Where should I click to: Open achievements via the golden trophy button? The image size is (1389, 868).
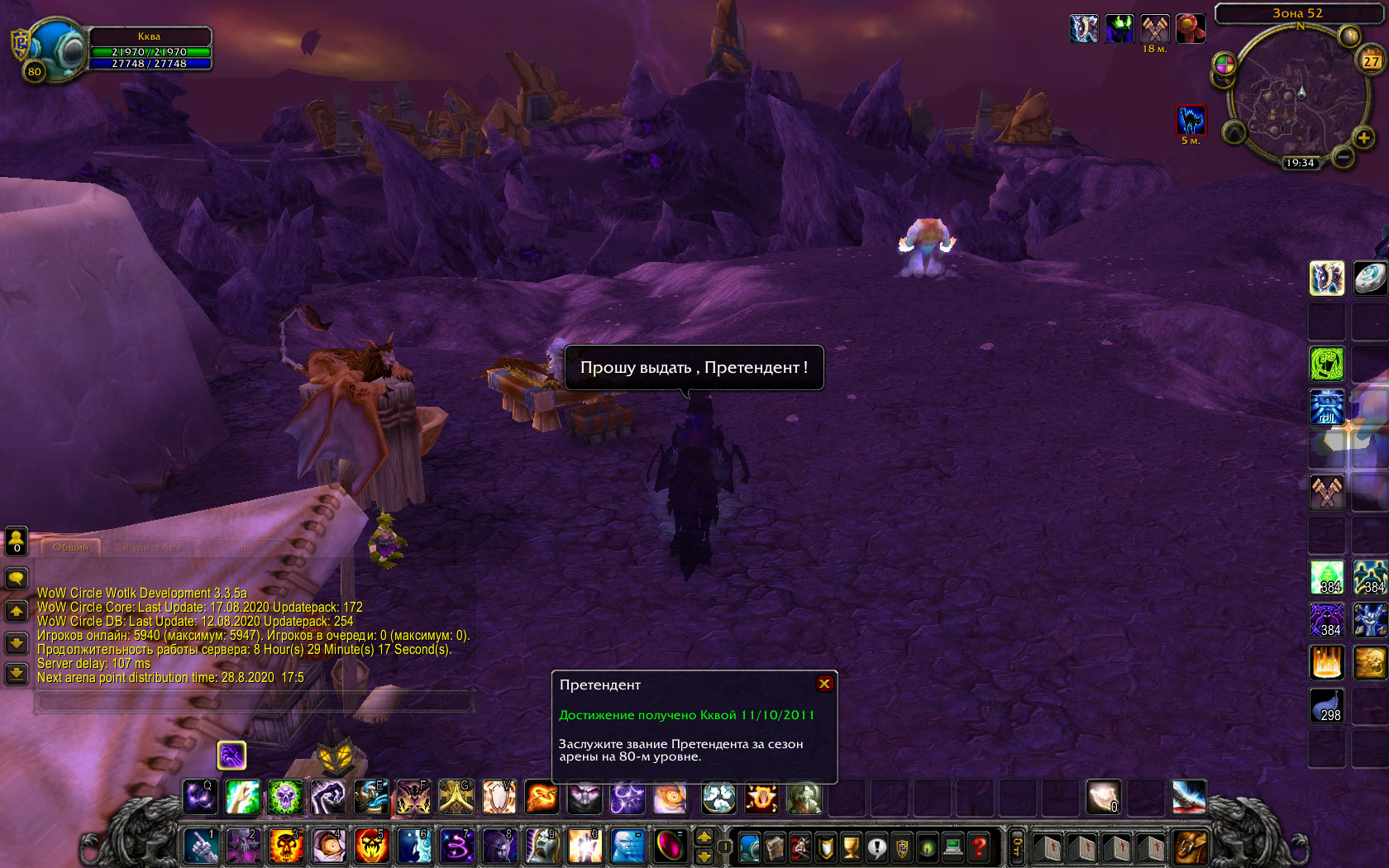851,847
